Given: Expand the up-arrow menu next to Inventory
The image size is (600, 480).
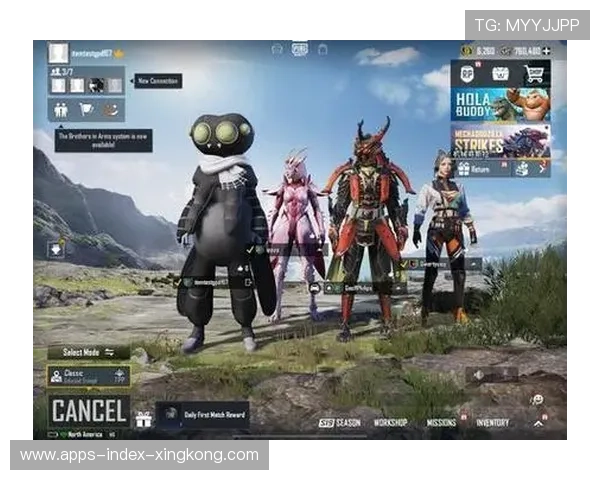Looking at the screenshot, I should pos(538,423).
